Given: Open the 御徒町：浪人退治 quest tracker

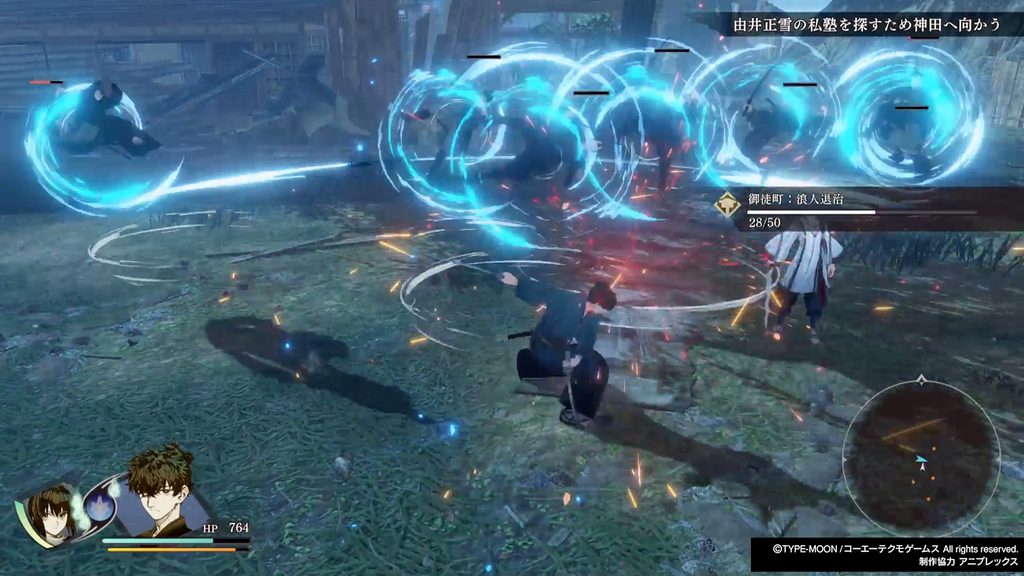Looking at the screenshot, I should point(850,207).
